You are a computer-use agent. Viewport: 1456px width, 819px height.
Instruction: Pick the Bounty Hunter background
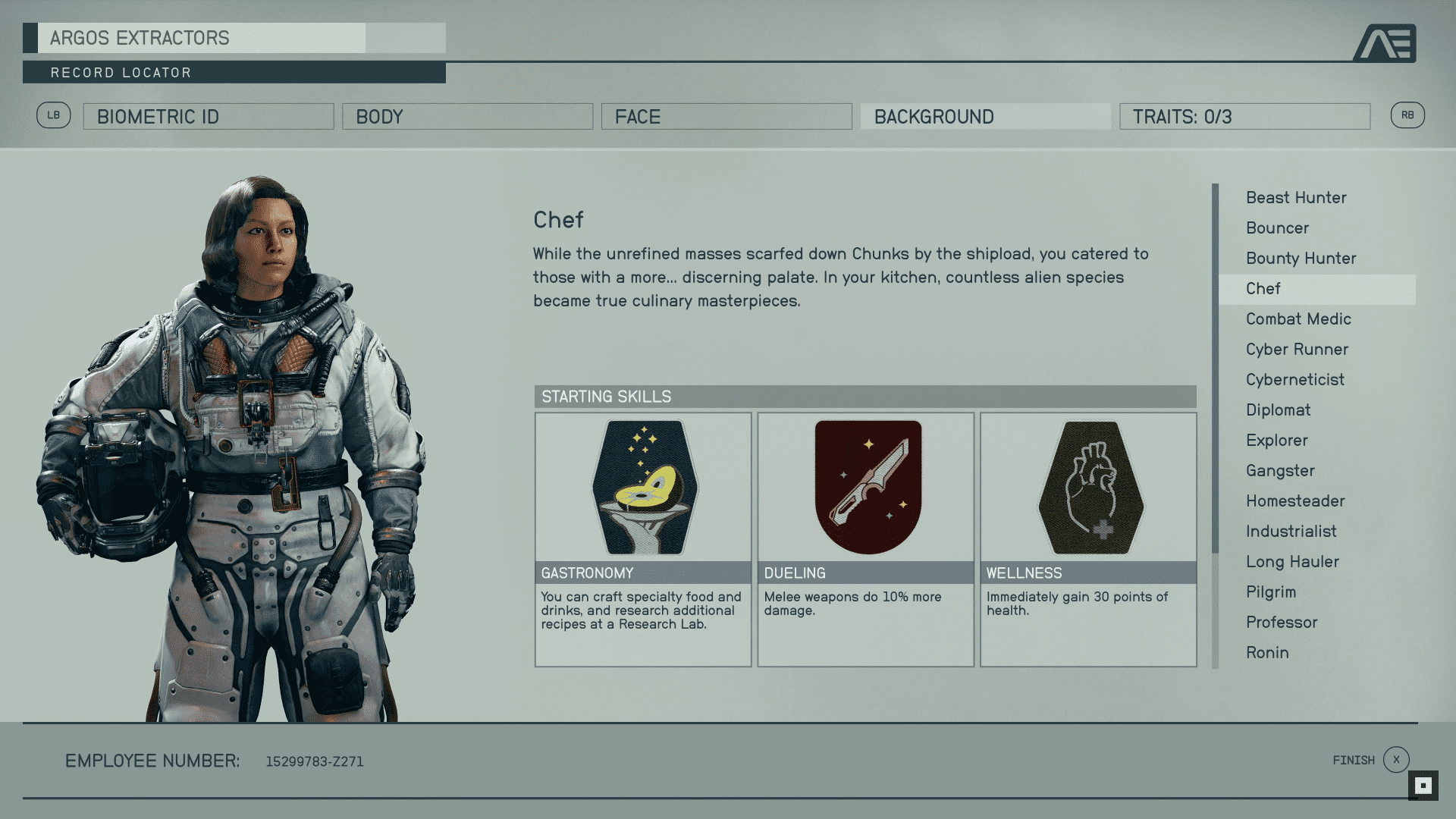click(x=1301, y=259)
